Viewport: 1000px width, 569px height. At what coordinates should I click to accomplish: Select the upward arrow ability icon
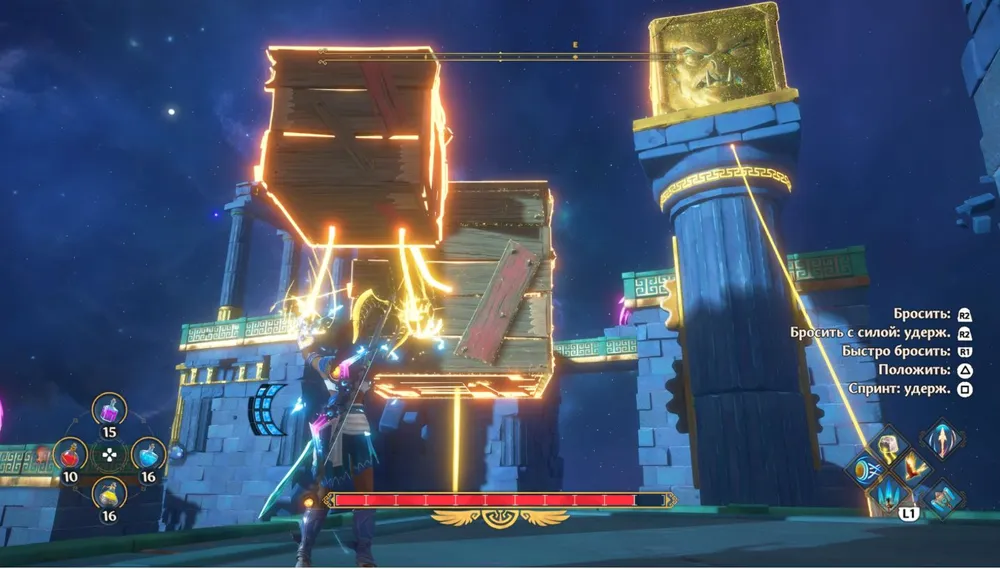coord(942,438)
